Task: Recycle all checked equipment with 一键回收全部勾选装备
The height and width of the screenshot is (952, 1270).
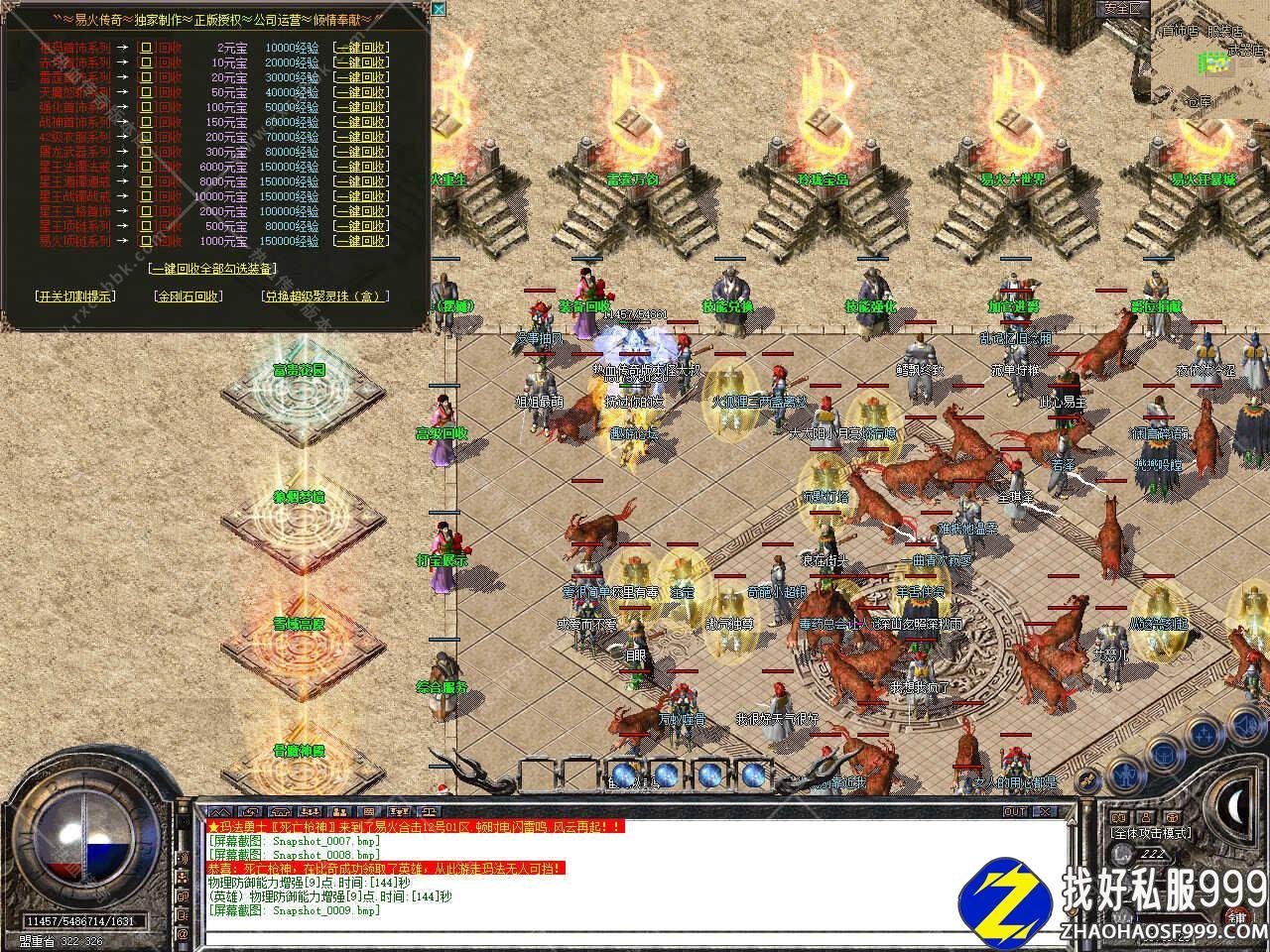Action: (x=212, y=268)
